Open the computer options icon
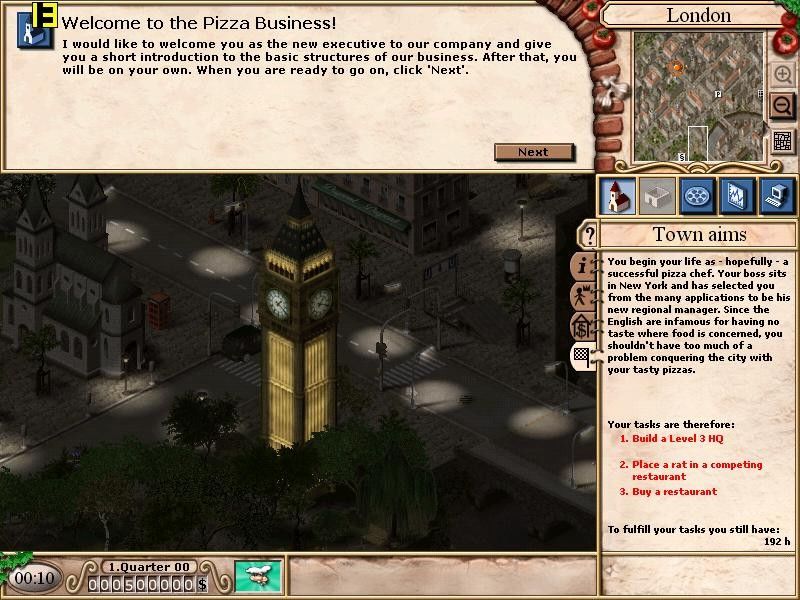 (x=776, y=196)
